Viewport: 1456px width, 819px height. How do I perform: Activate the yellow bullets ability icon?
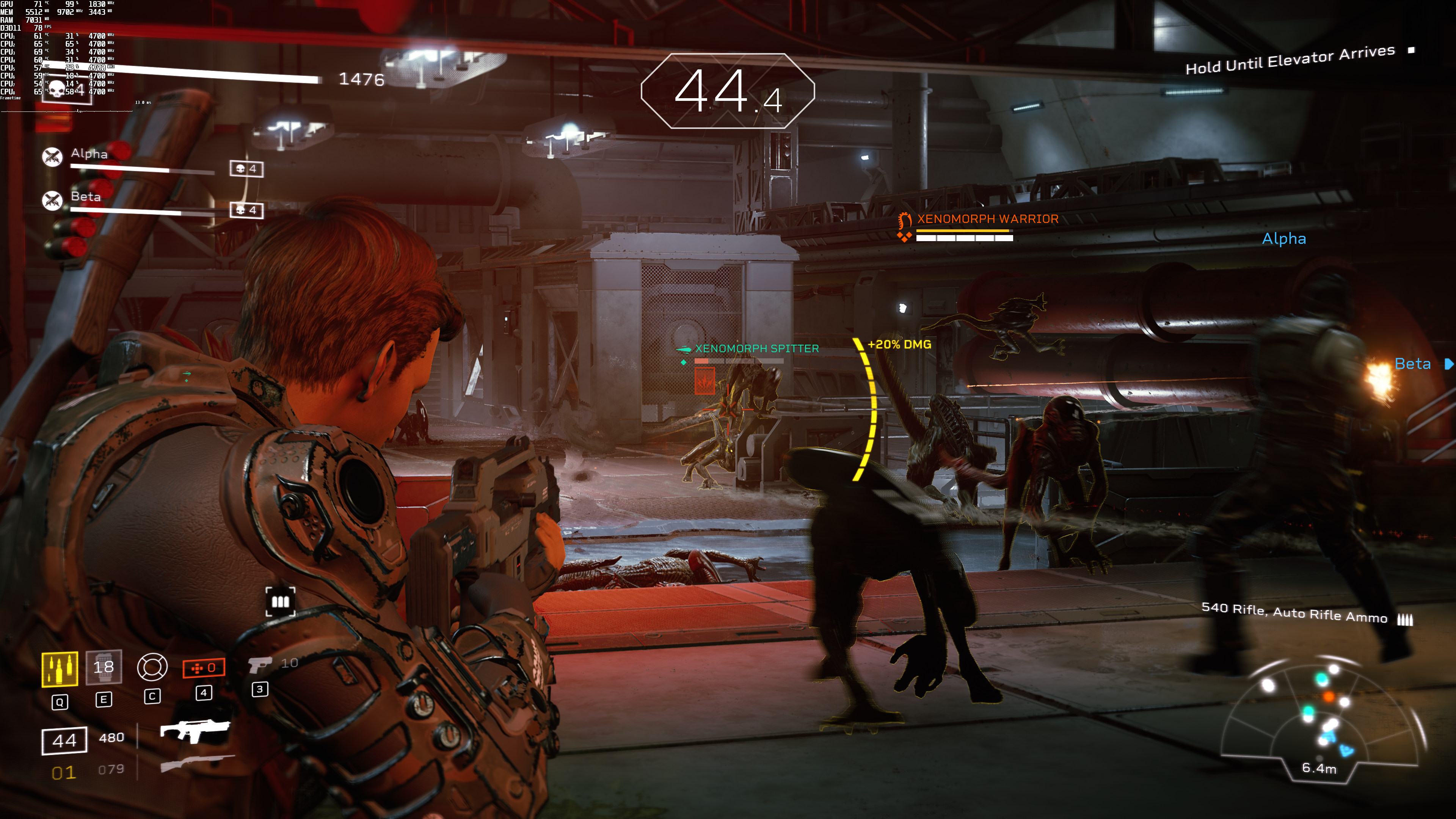pos(60,670)
